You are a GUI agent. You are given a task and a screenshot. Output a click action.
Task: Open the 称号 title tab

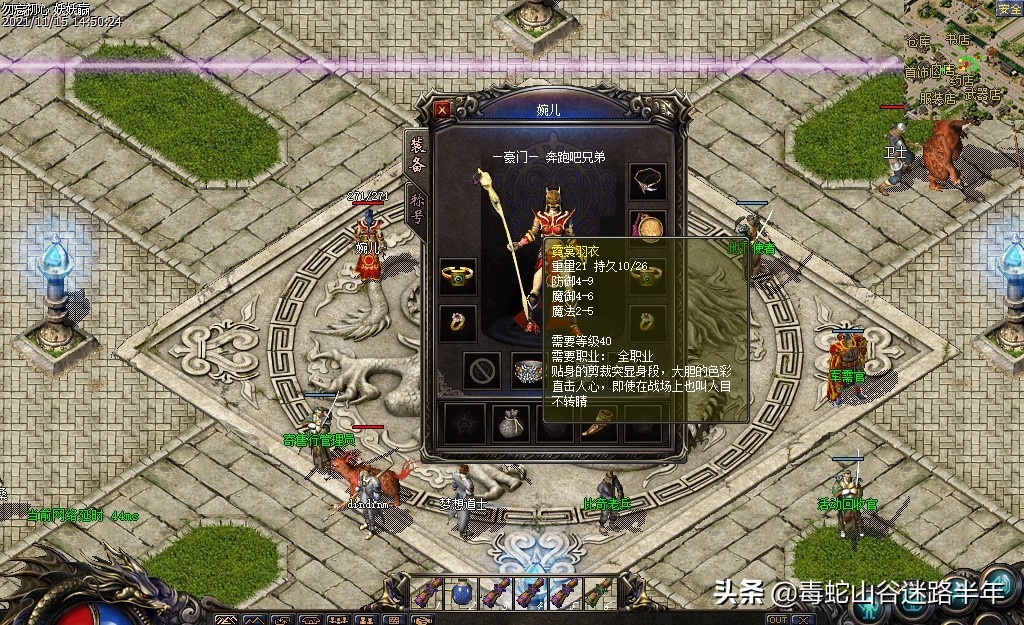(417, 208)
